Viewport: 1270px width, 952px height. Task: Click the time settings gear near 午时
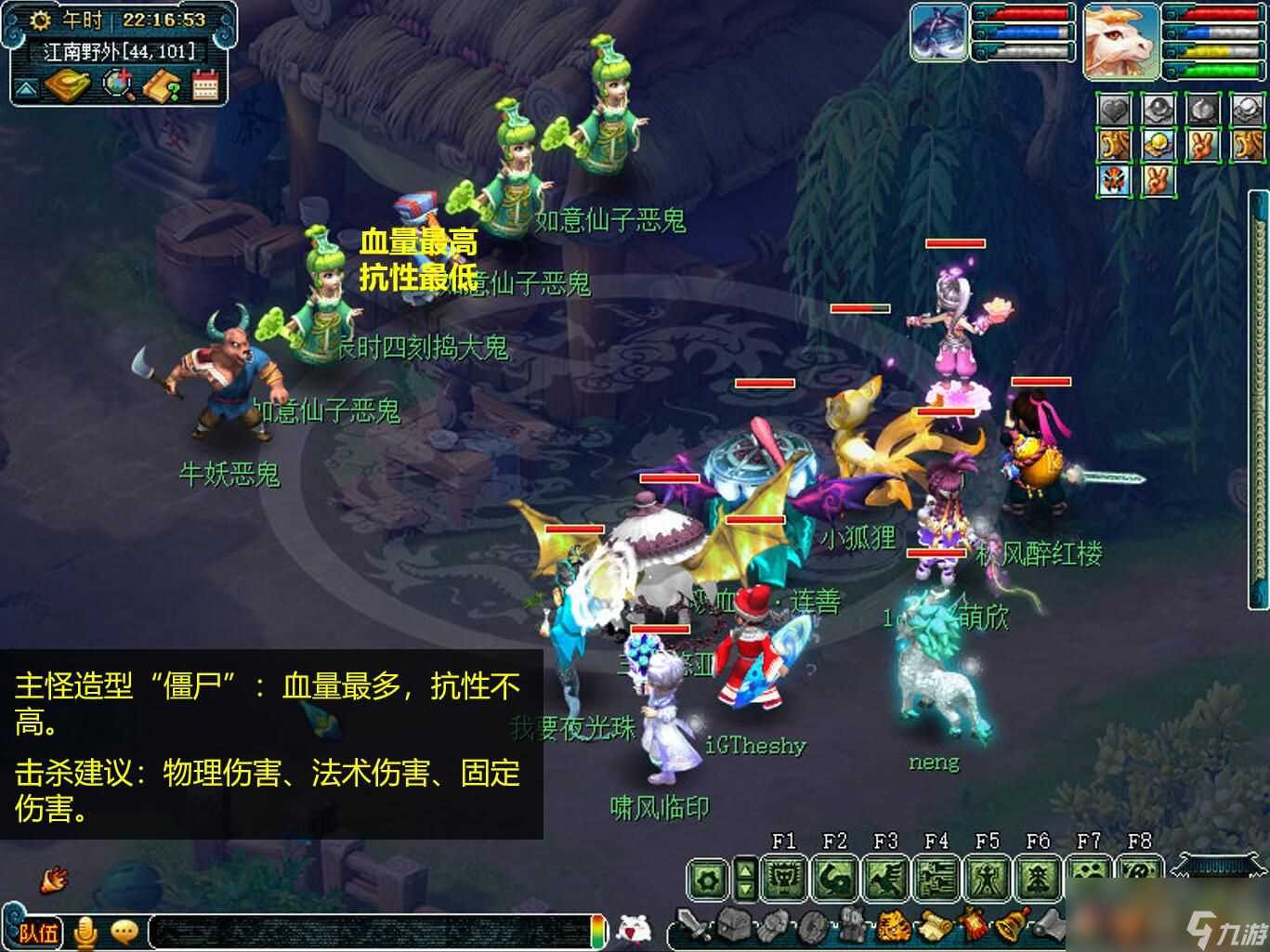point(39,20)
